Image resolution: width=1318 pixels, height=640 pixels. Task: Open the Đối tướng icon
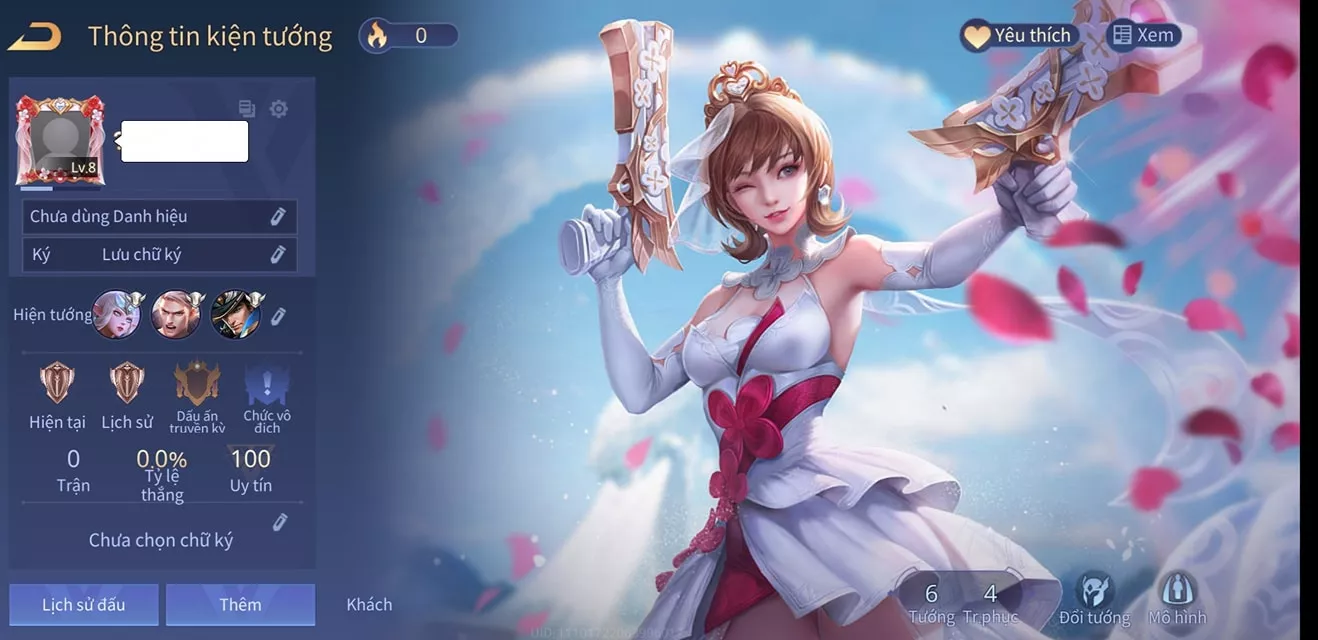click(x=1094, y=597)
